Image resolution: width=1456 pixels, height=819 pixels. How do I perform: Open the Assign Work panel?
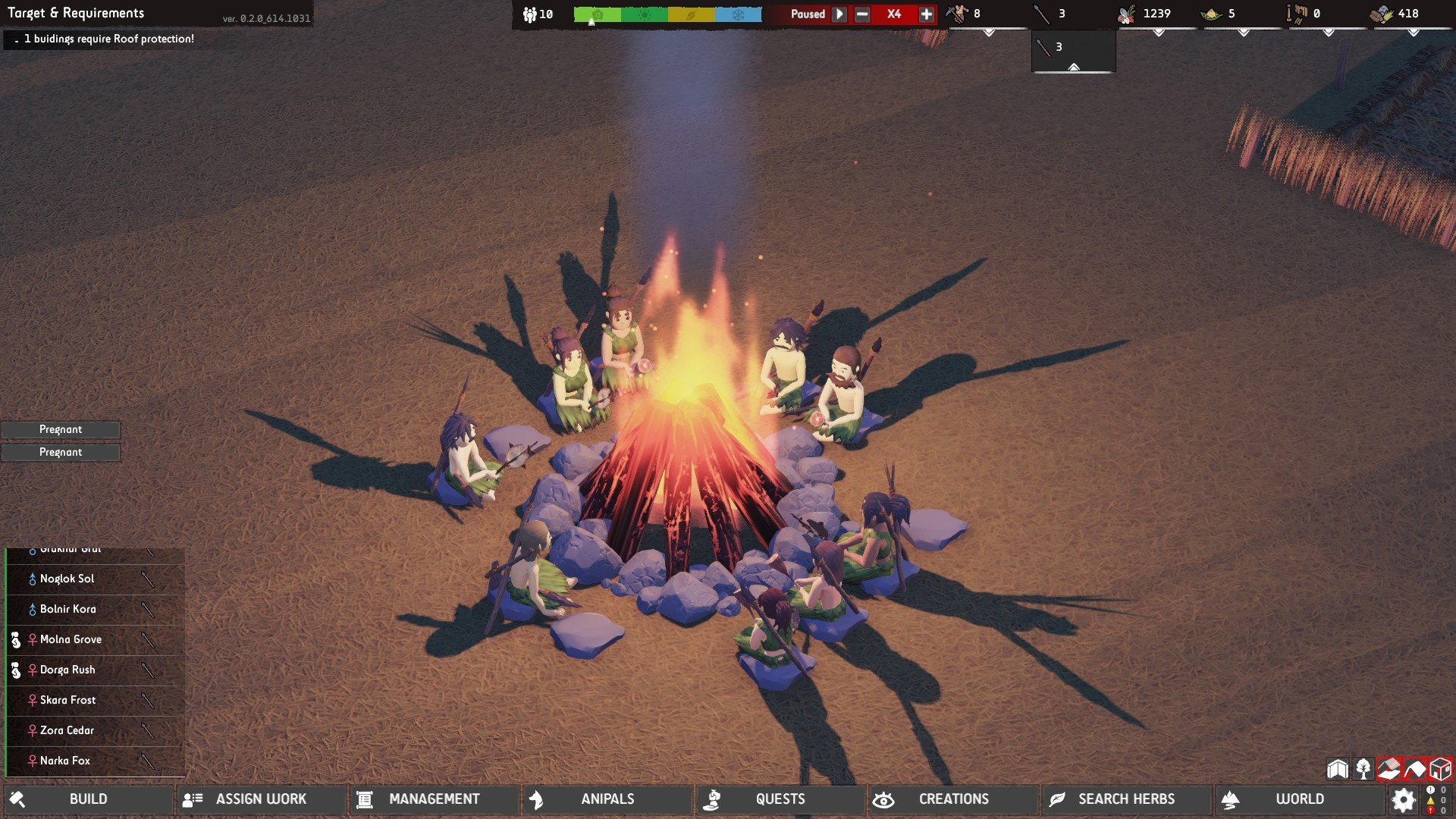[x=261, y=799]
